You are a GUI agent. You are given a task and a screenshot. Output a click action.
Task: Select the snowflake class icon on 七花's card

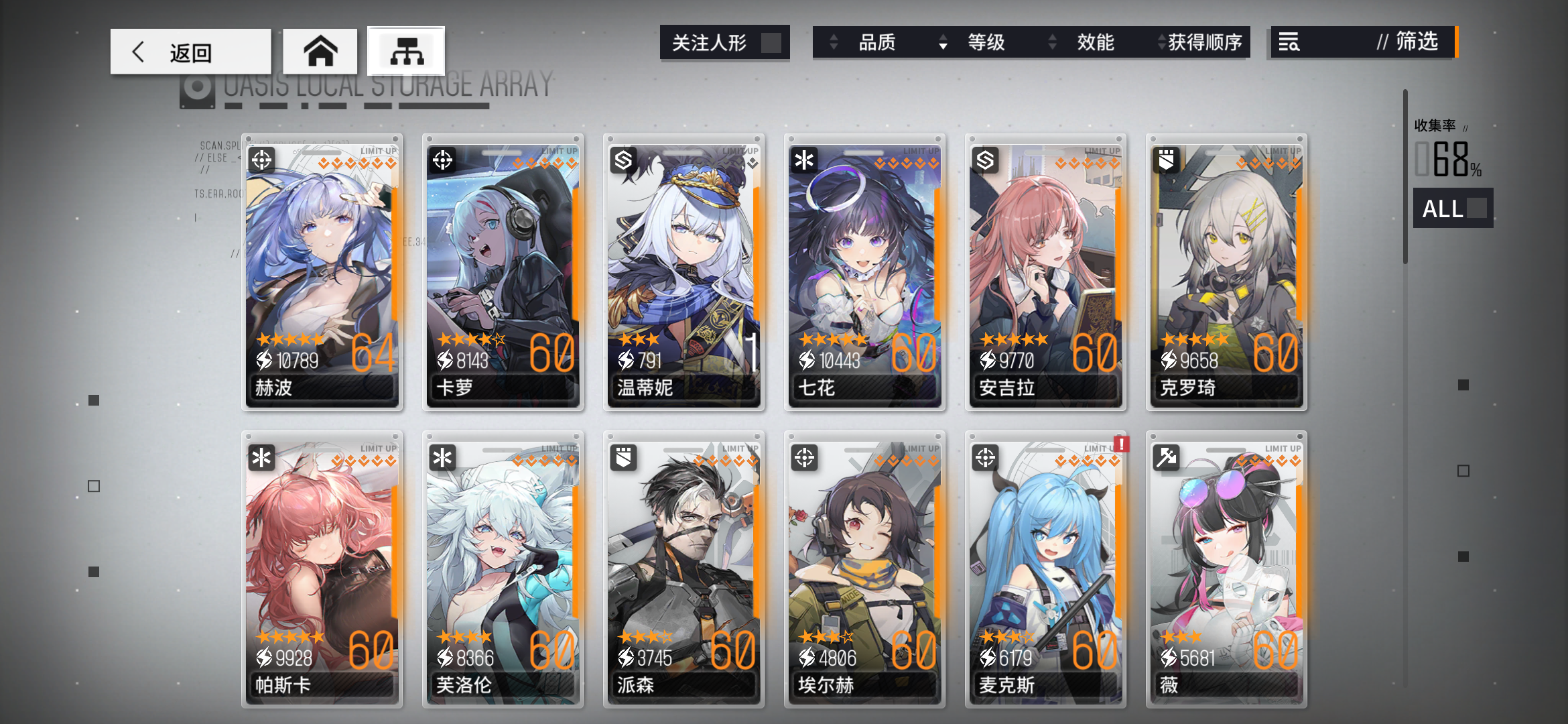805,161
